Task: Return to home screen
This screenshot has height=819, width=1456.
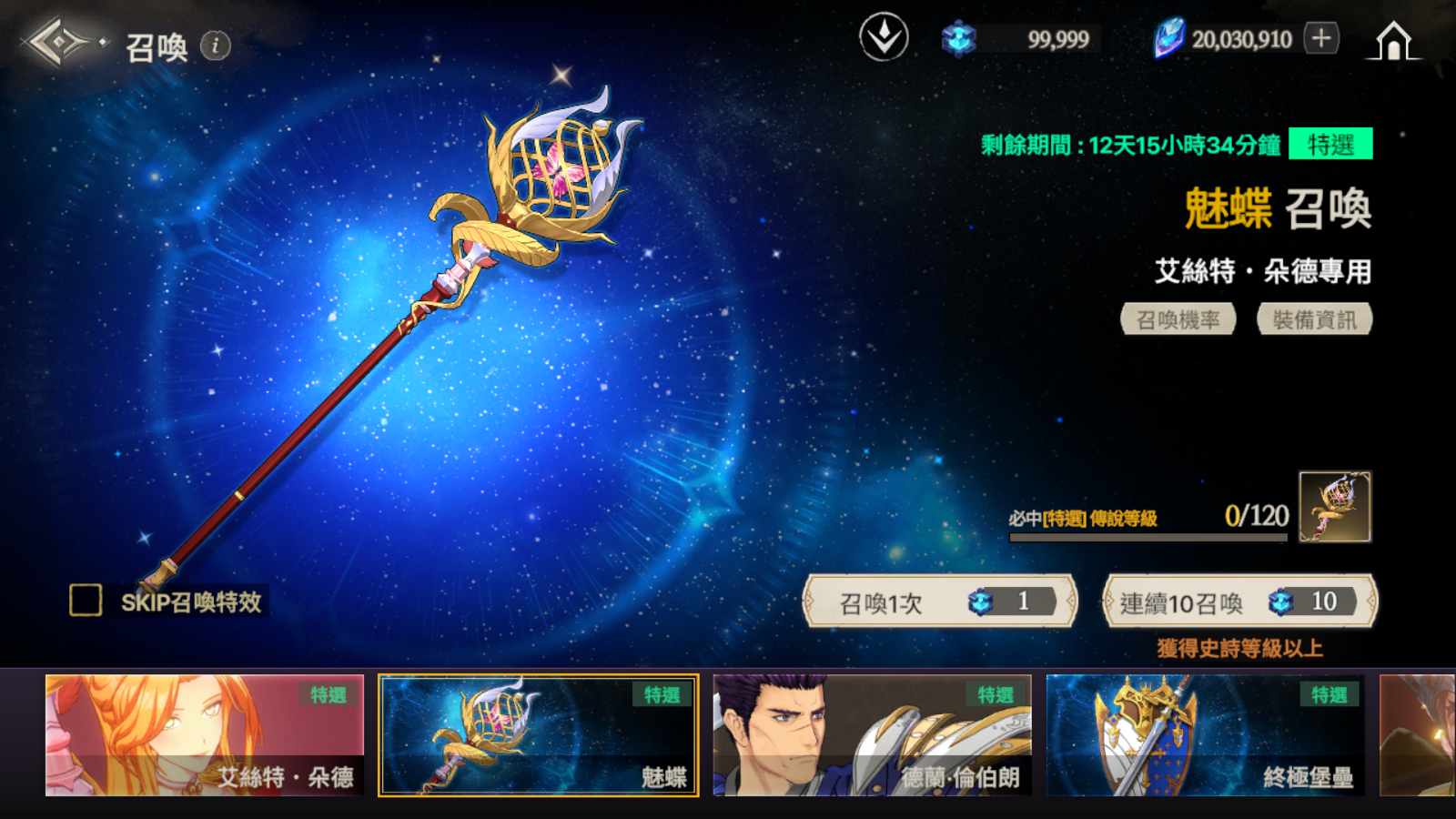Action: tap(1393, 41)
